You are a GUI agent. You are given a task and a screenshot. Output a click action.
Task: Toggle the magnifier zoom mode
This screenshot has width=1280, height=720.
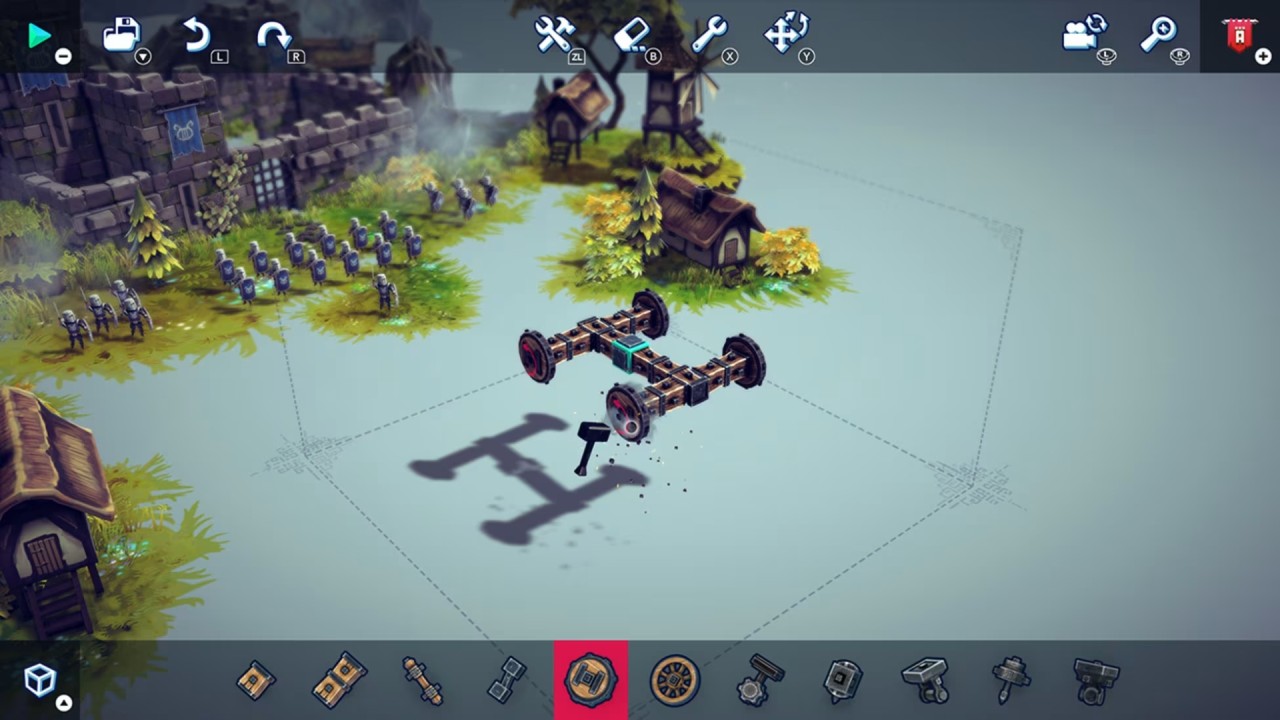coord(1158,32)
